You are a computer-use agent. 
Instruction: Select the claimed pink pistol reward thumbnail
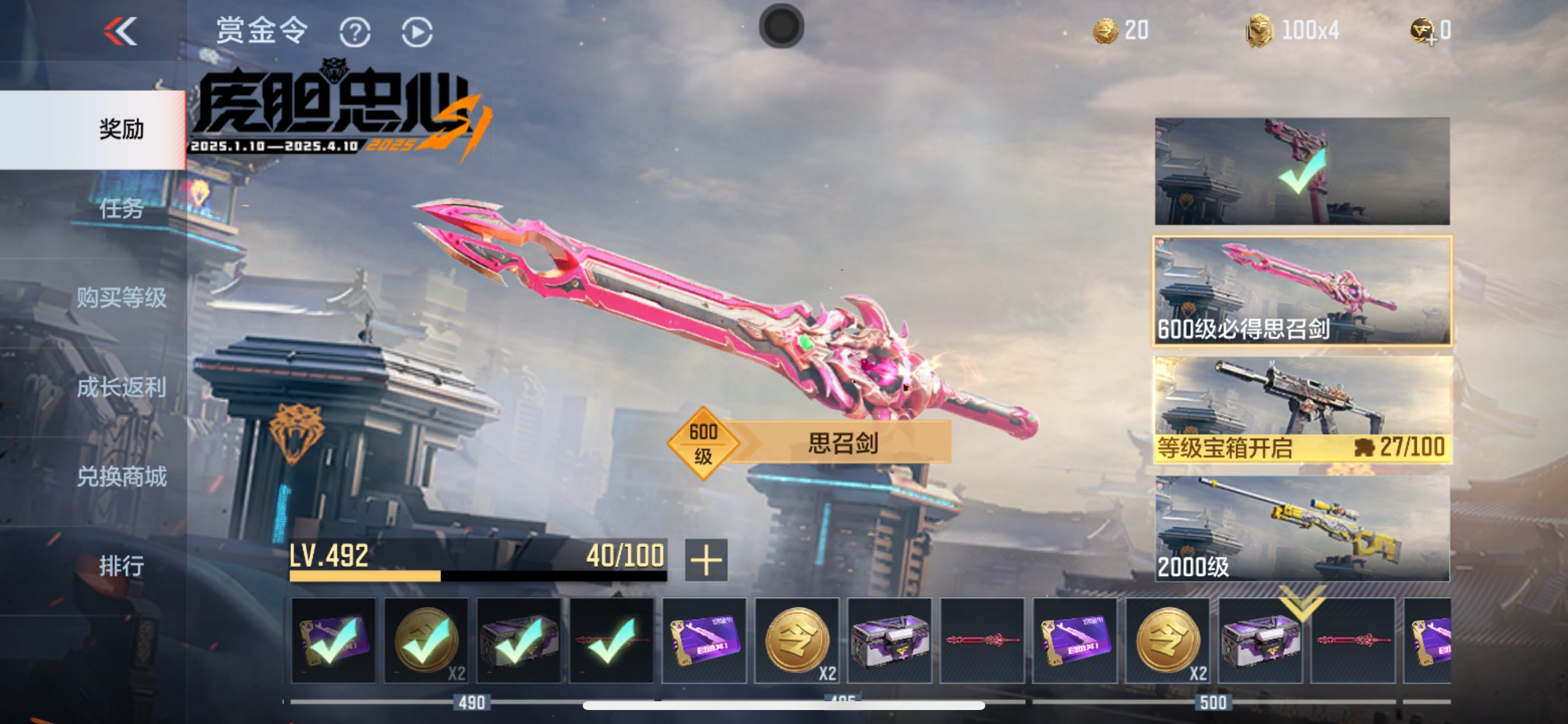1302,171
